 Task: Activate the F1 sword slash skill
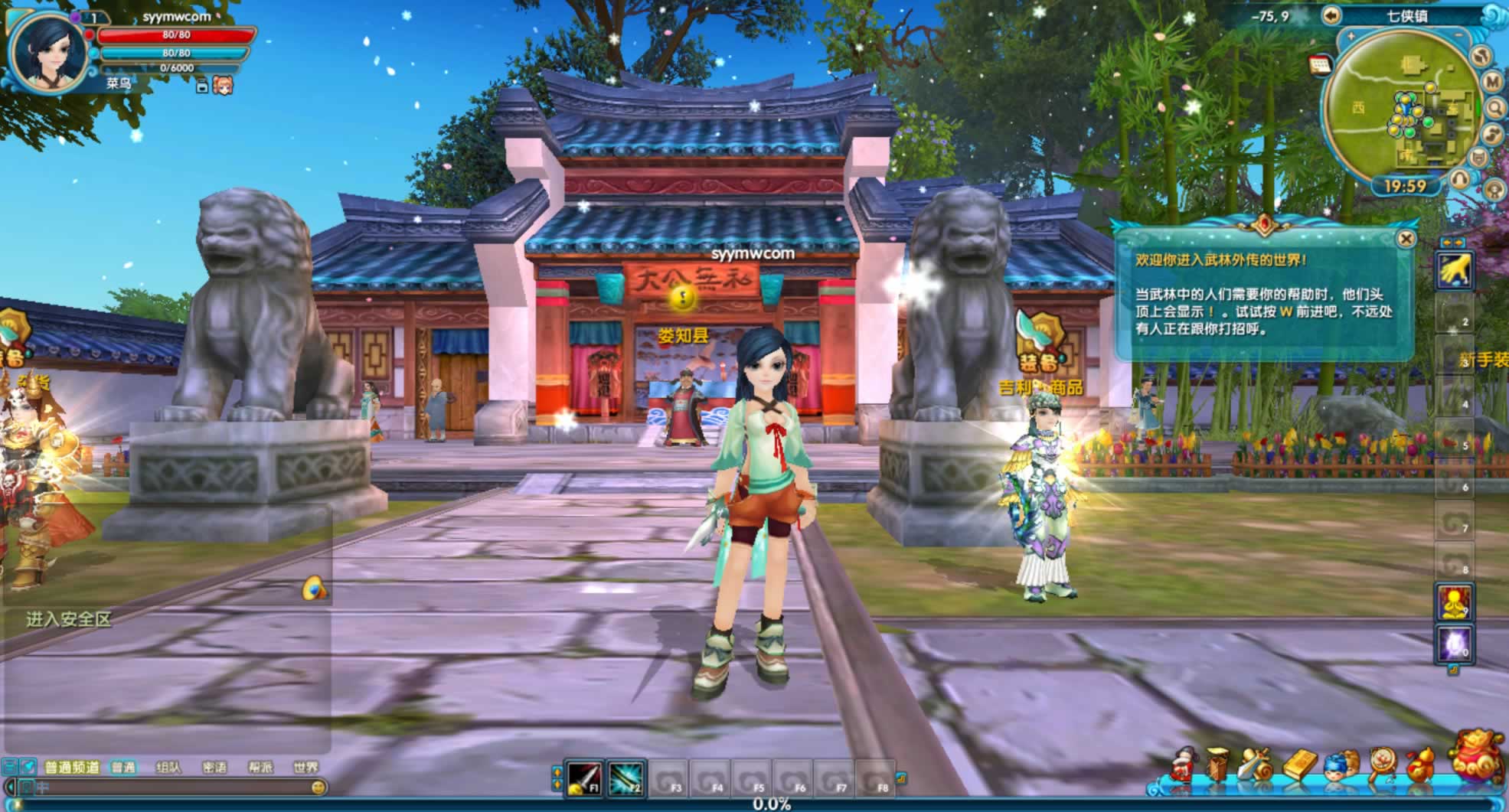pyautogui.click(x=583, y=778)
